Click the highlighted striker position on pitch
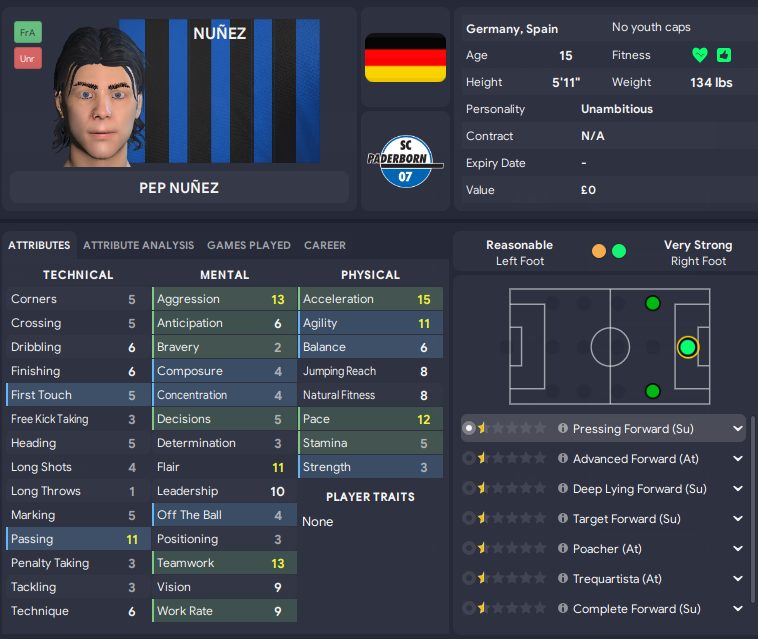The width and height of the screenshot is (758, 639). (x=687, y=347)
